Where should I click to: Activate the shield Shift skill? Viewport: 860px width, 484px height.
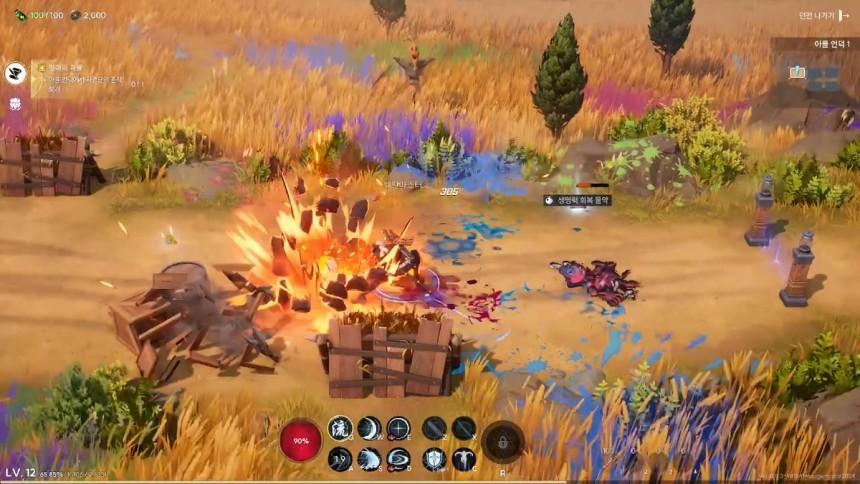click(434, 459)
